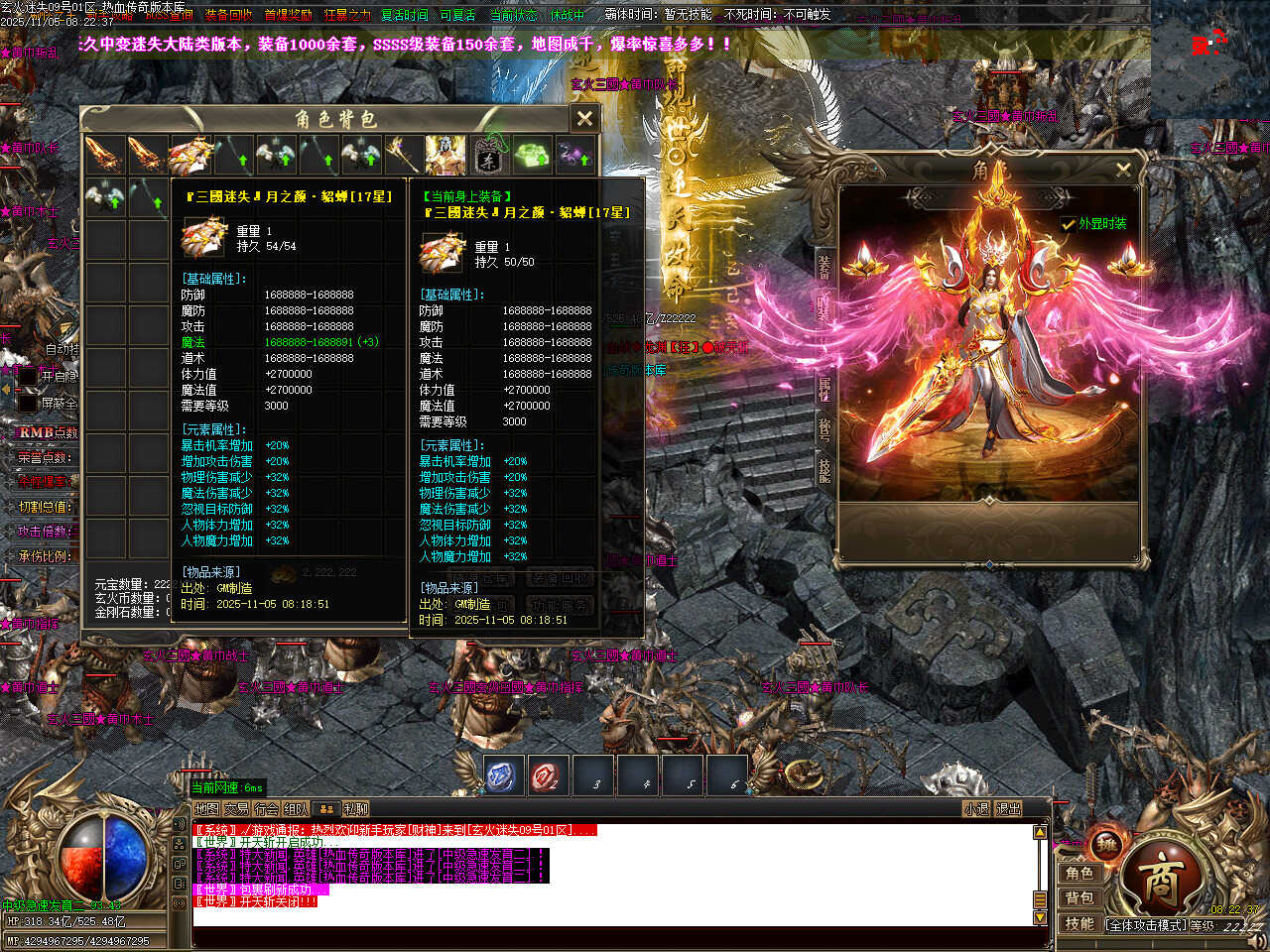
Task: Open the 行会 guild button
Action: pyautogui.click(x=266, y=809)
